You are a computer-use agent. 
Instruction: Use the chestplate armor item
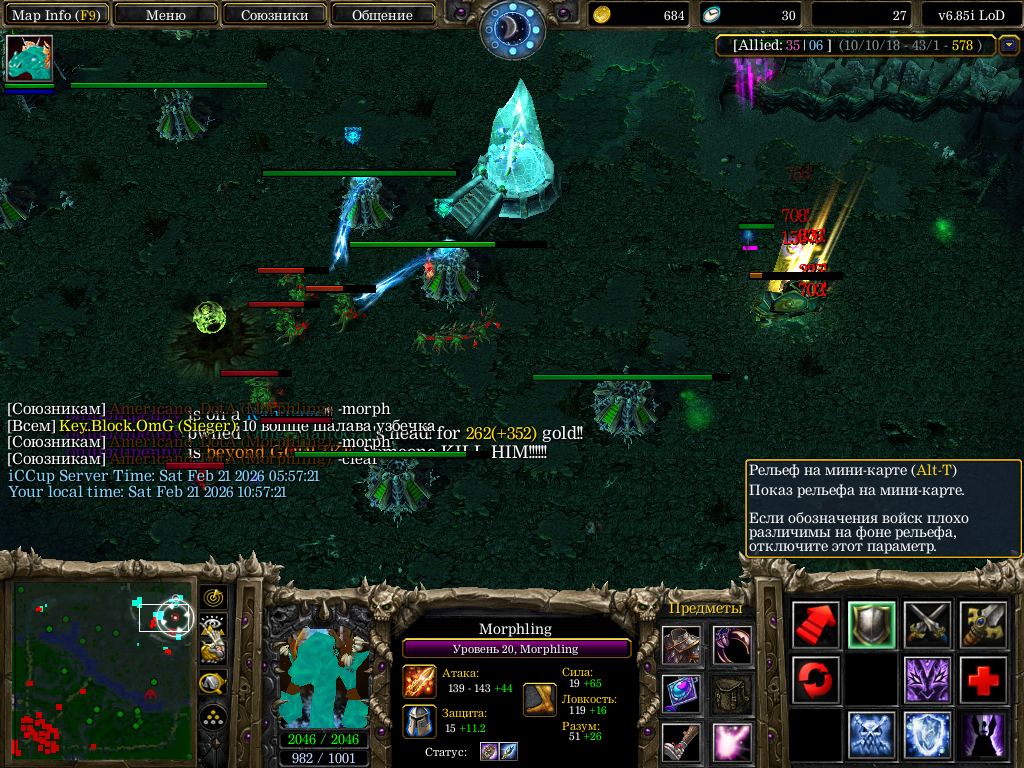point(681,645)
